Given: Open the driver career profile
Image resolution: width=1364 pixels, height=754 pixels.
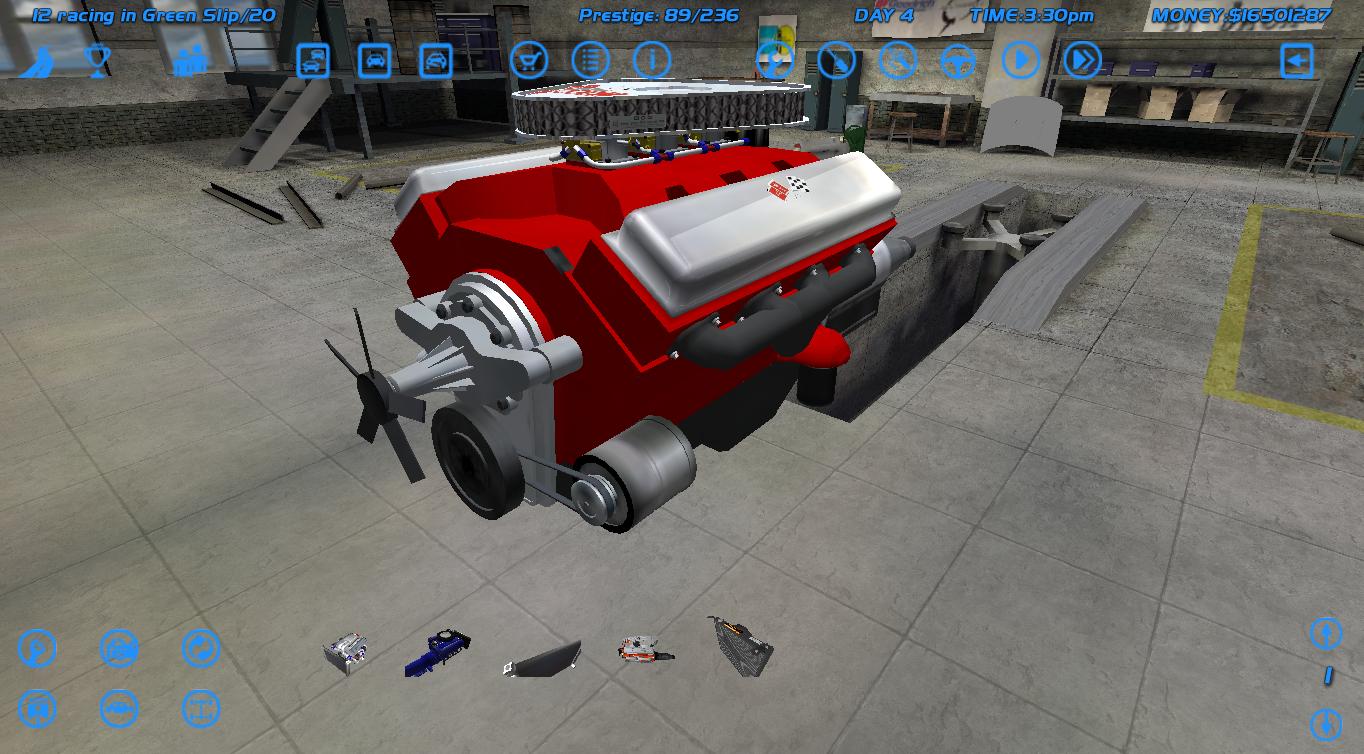Looking at the screenshot, I should pos(38,60).
